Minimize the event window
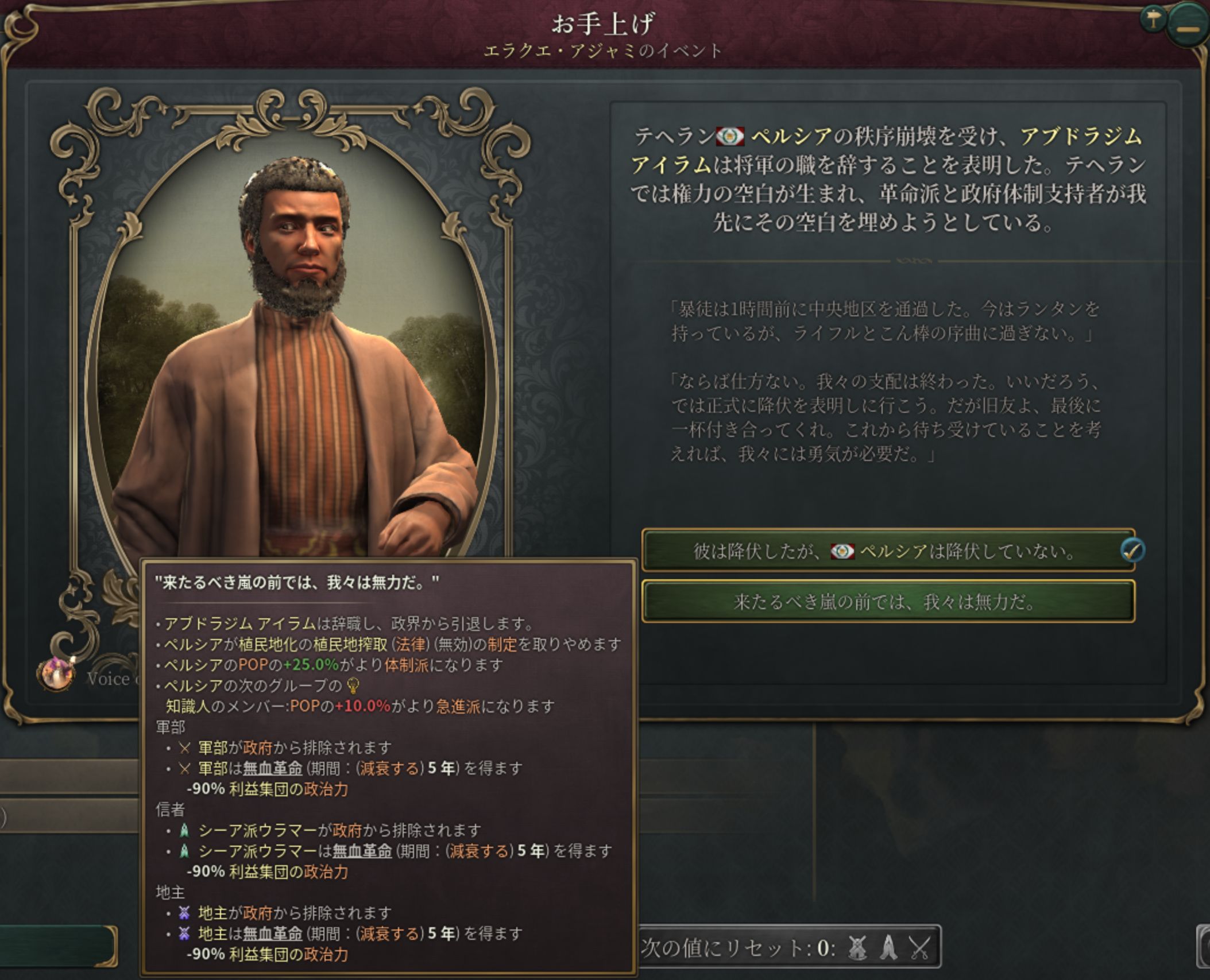Image resolution: width=1210 pixels, height=980 pixels. pyautogui.click(x=1188, y=27)
